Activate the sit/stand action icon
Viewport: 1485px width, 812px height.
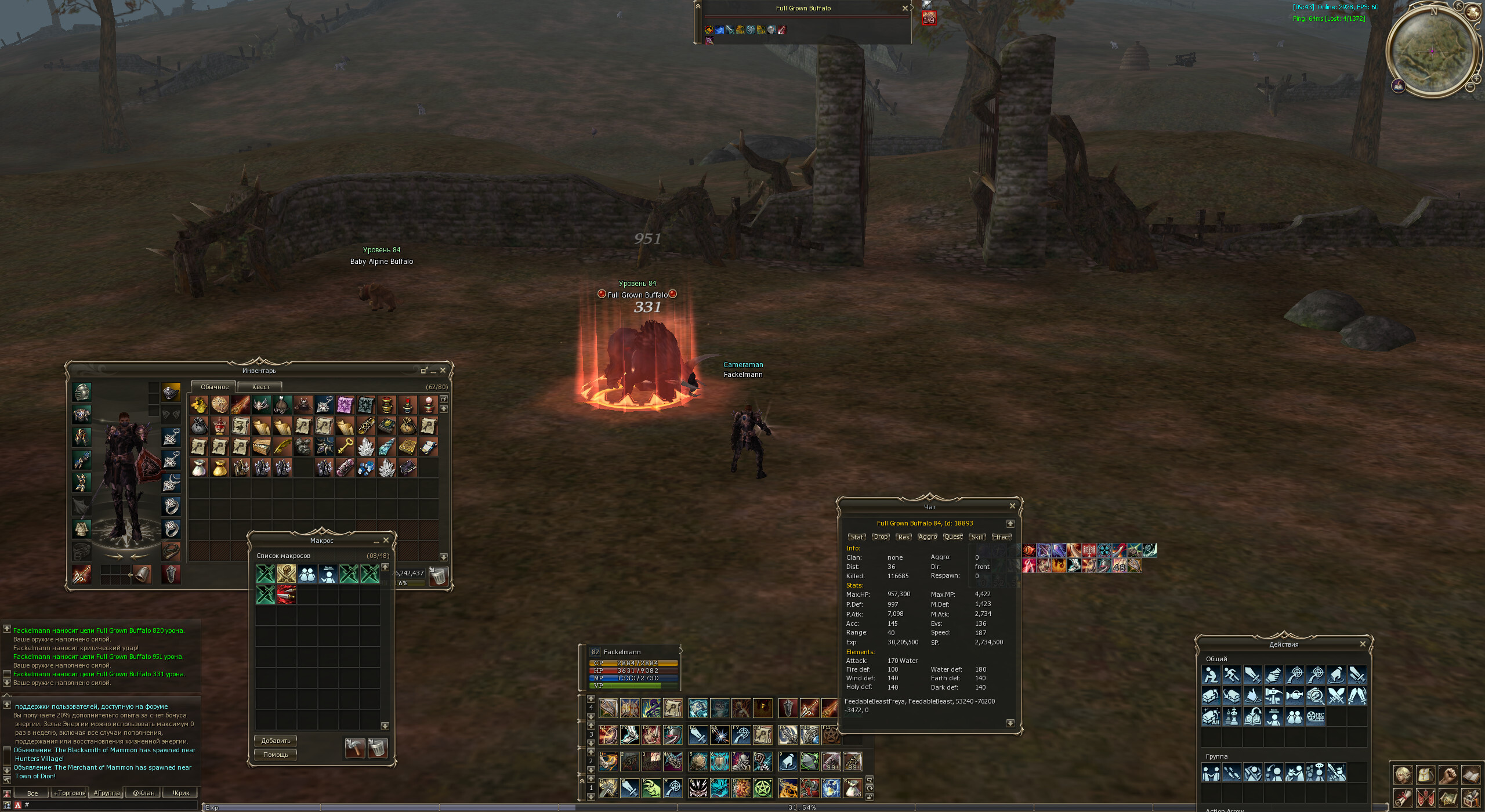pos(1211,675)
